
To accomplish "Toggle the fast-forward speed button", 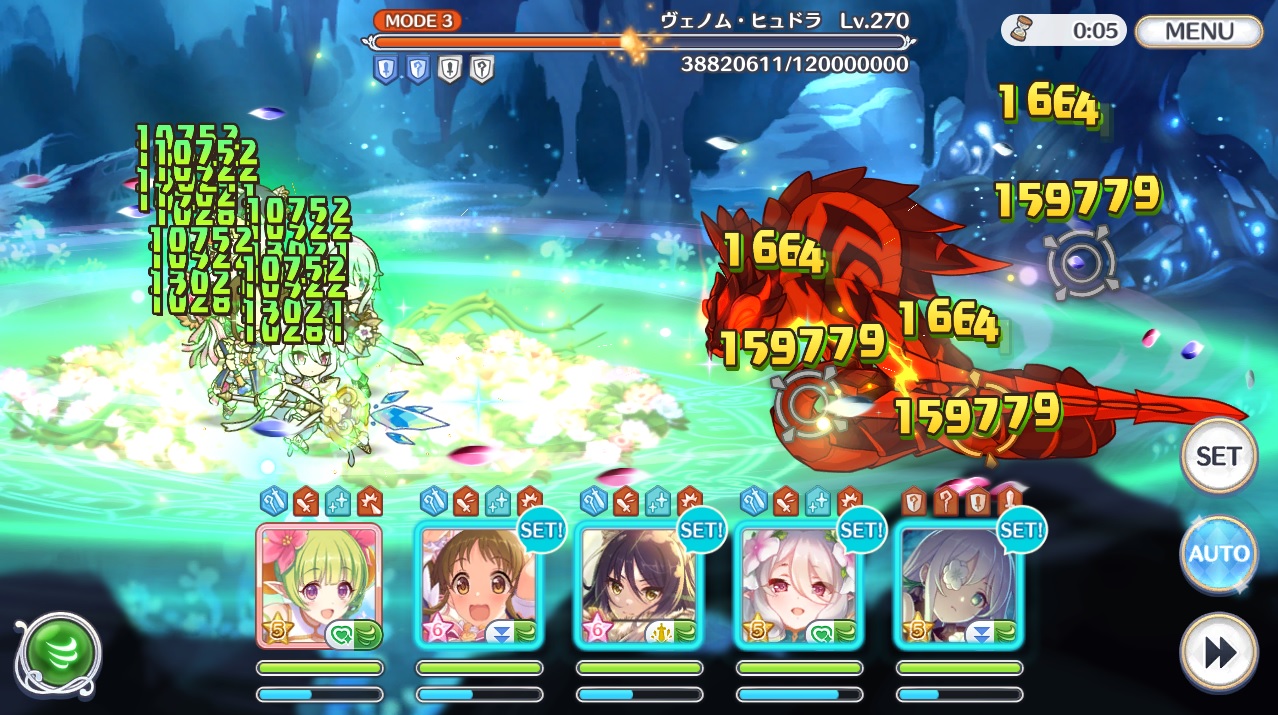I will (1218, 652).
